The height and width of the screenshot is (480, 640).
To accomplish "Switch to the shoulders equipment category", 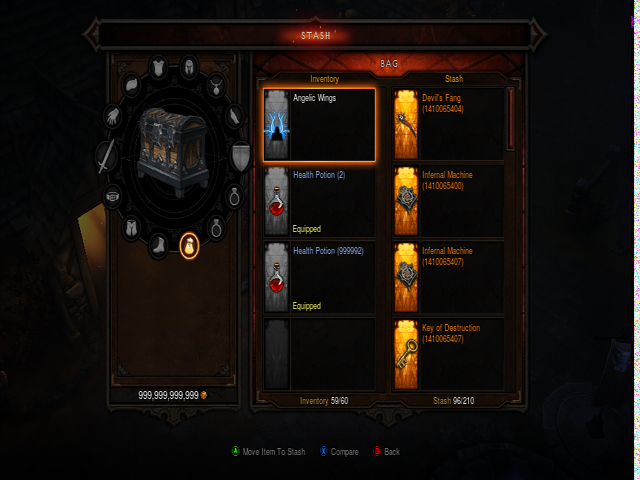I will pyautogui.click(x=132, y=84).
